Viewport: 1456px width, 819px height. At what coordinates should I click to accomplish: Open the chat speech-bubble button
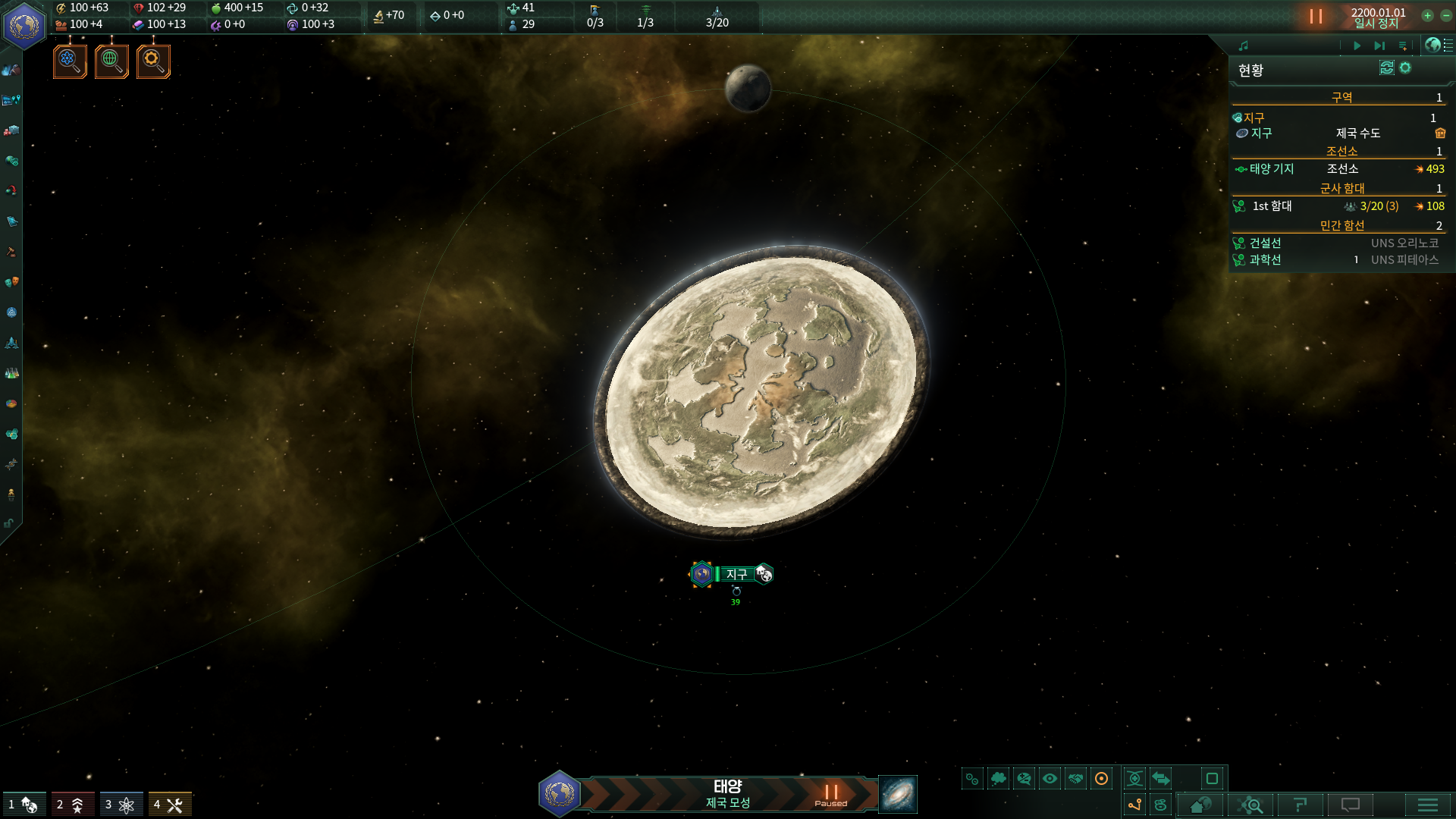tap(1351, 805)
